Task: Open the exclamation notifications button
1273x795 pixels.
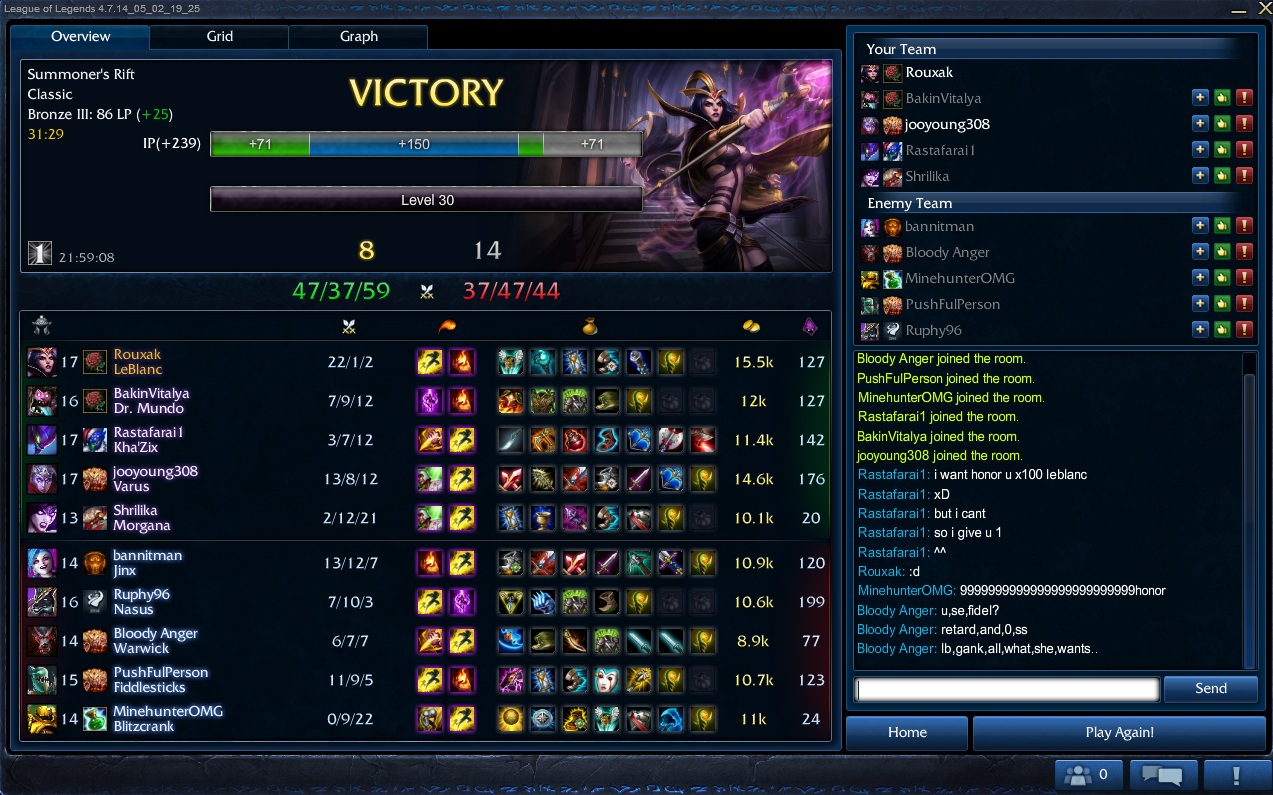Action: [1236, 774]
